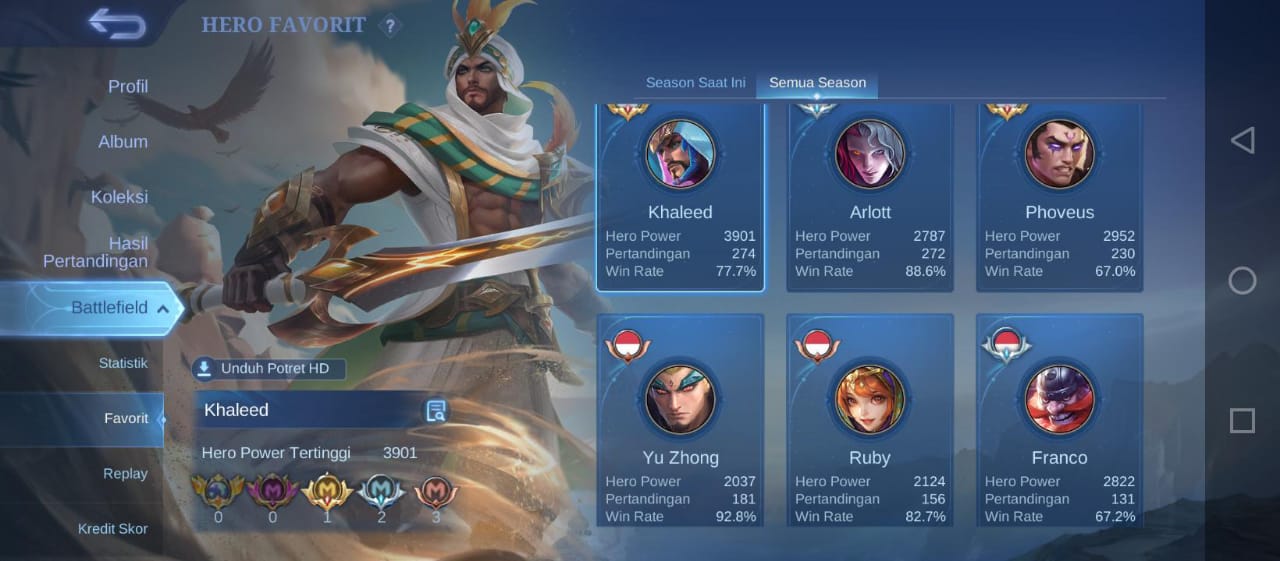The height and width of the screenshot is (561, 1280).
Task: Tap the Android home circle button
Action: click(x=1242, y=280)
